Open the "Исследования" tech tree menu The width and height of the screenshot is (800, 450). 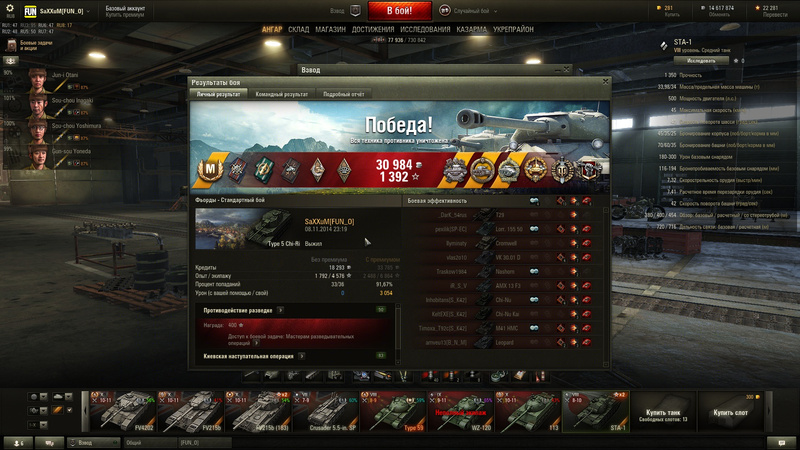(426, 30)
